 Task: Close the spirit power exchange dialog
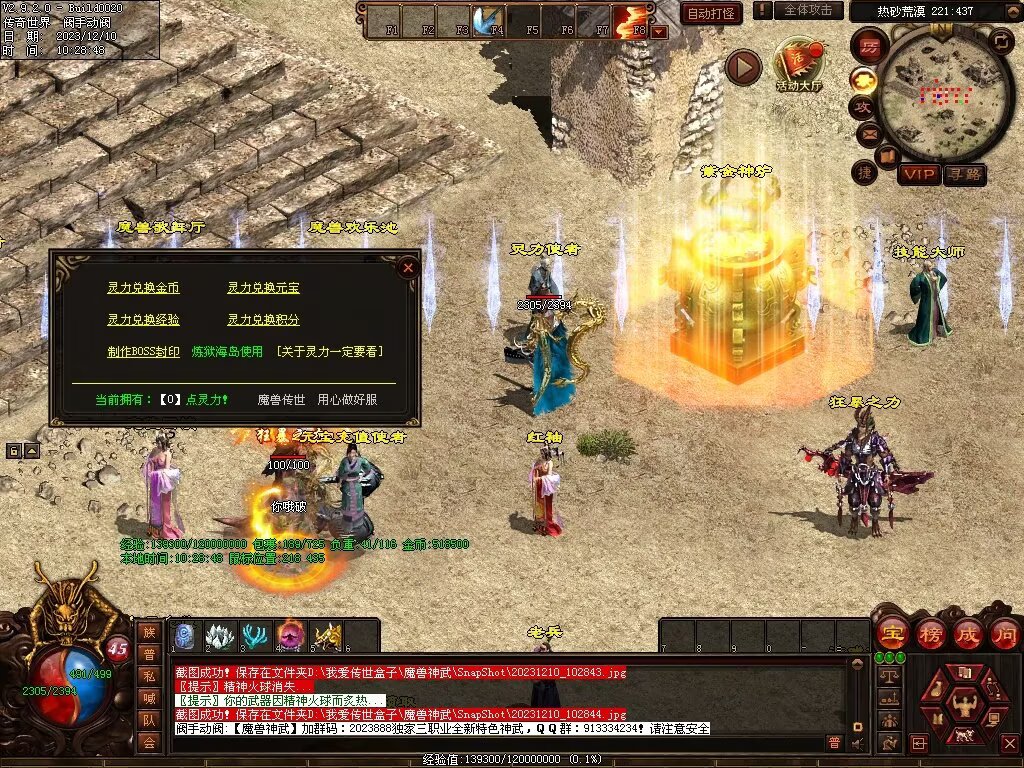[407, 267]
